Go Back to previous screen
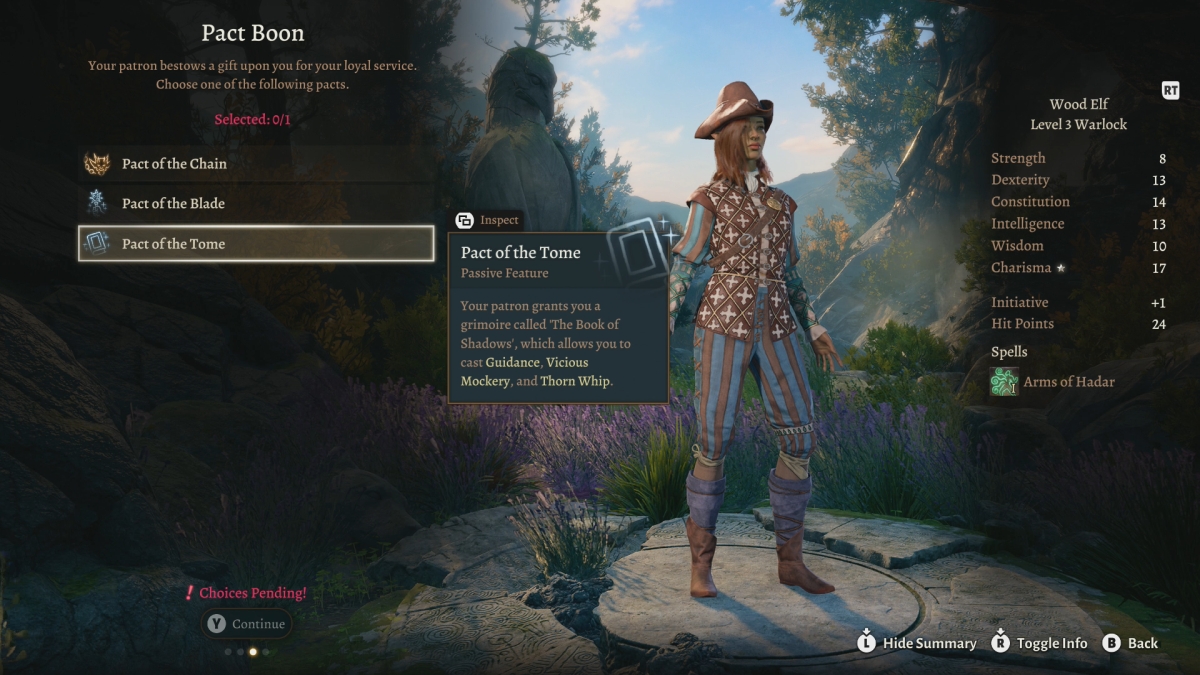The height and width of the screenshot is (675, 1200). (1130, 643)
